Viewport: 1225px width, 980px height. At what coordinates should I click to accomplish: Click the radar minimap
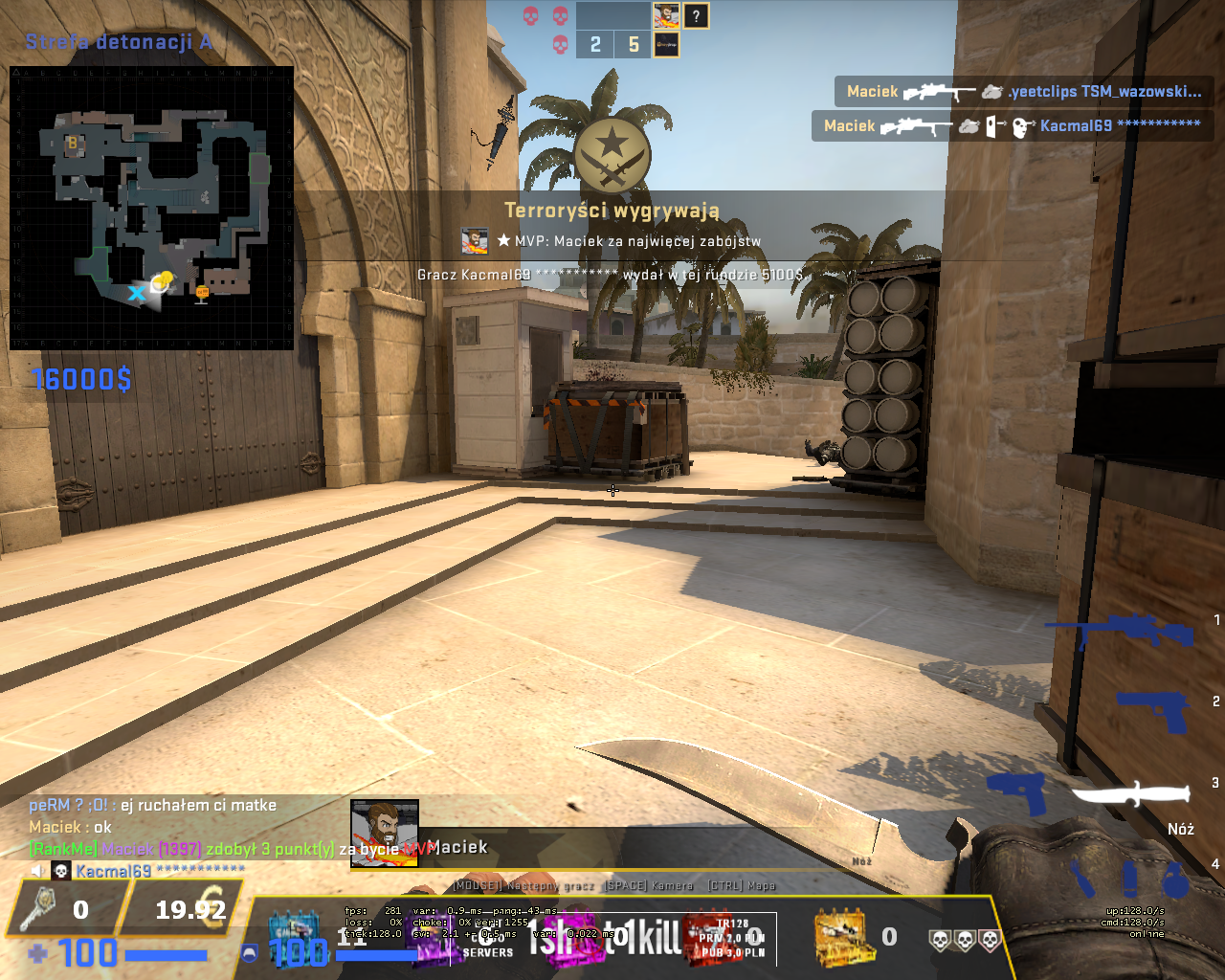(151, 208)
